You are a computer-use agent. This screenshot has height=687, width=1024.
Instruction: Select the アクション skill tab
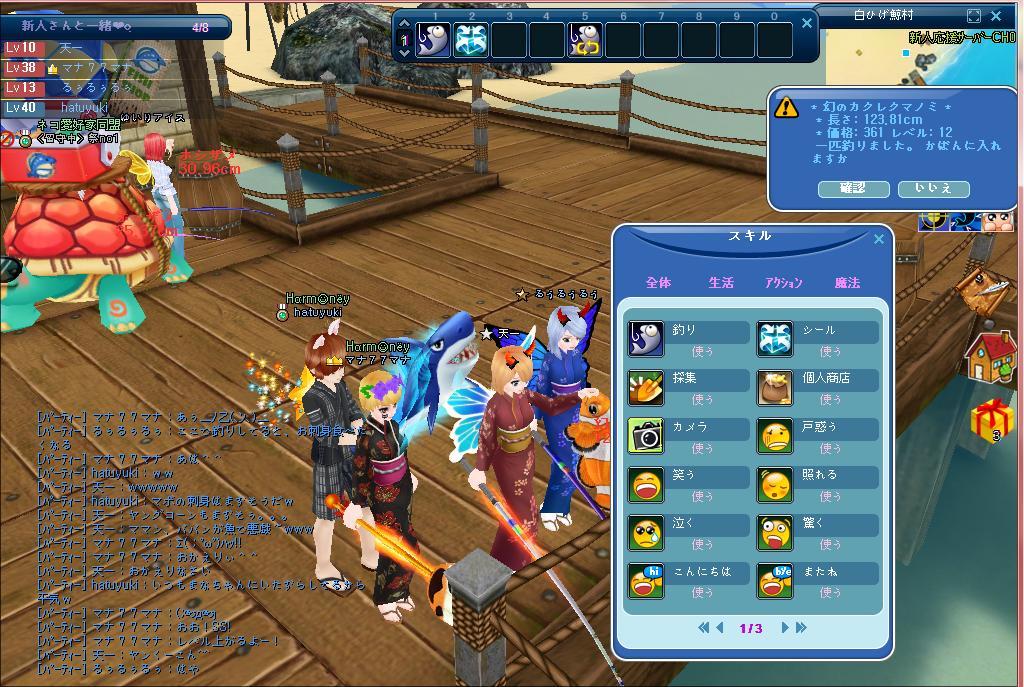click(x=784, y=283)
